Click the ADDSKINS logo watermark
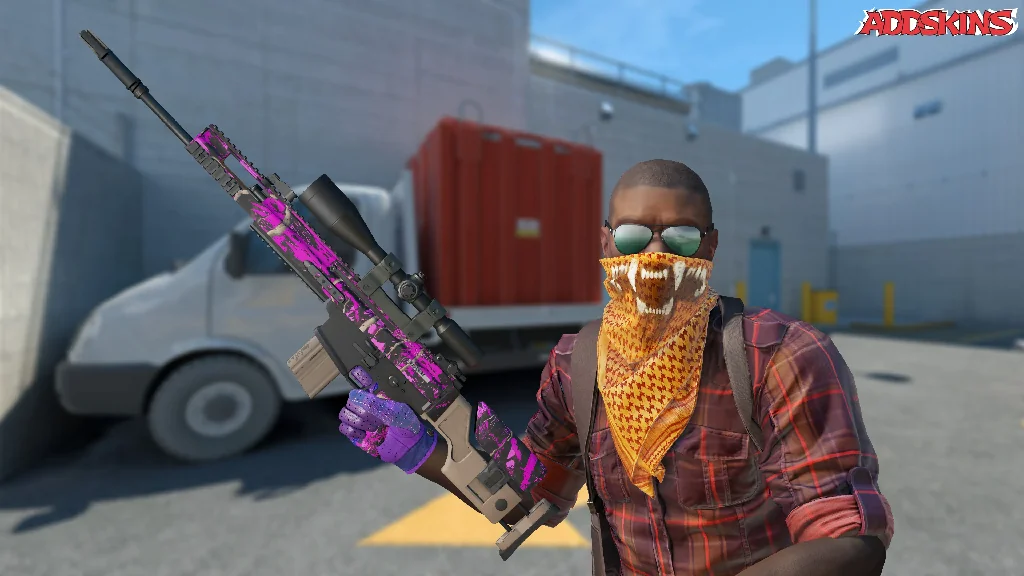 pos(936,22)
